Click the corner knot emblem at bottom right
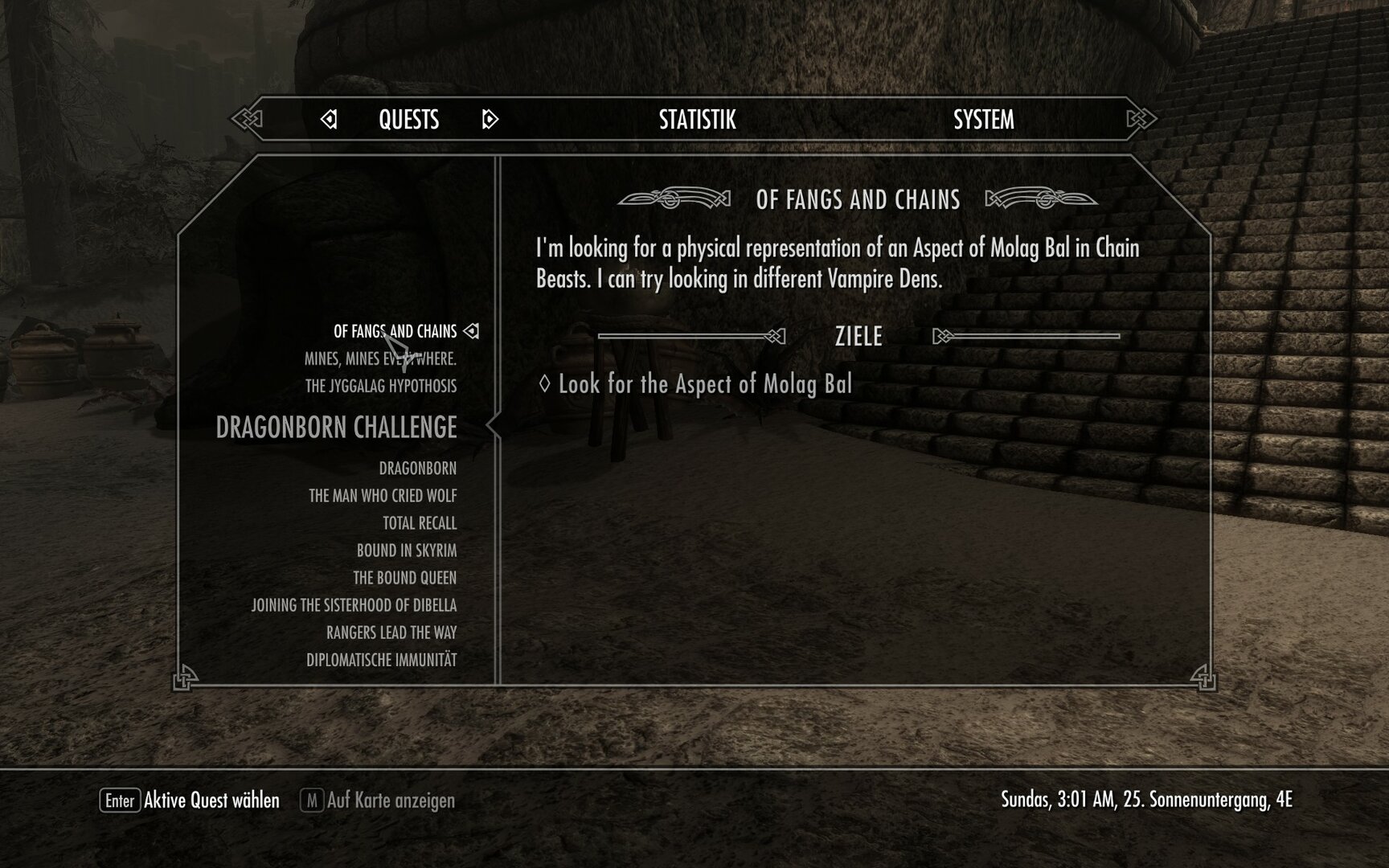1389x868 pixels. 1202,679
